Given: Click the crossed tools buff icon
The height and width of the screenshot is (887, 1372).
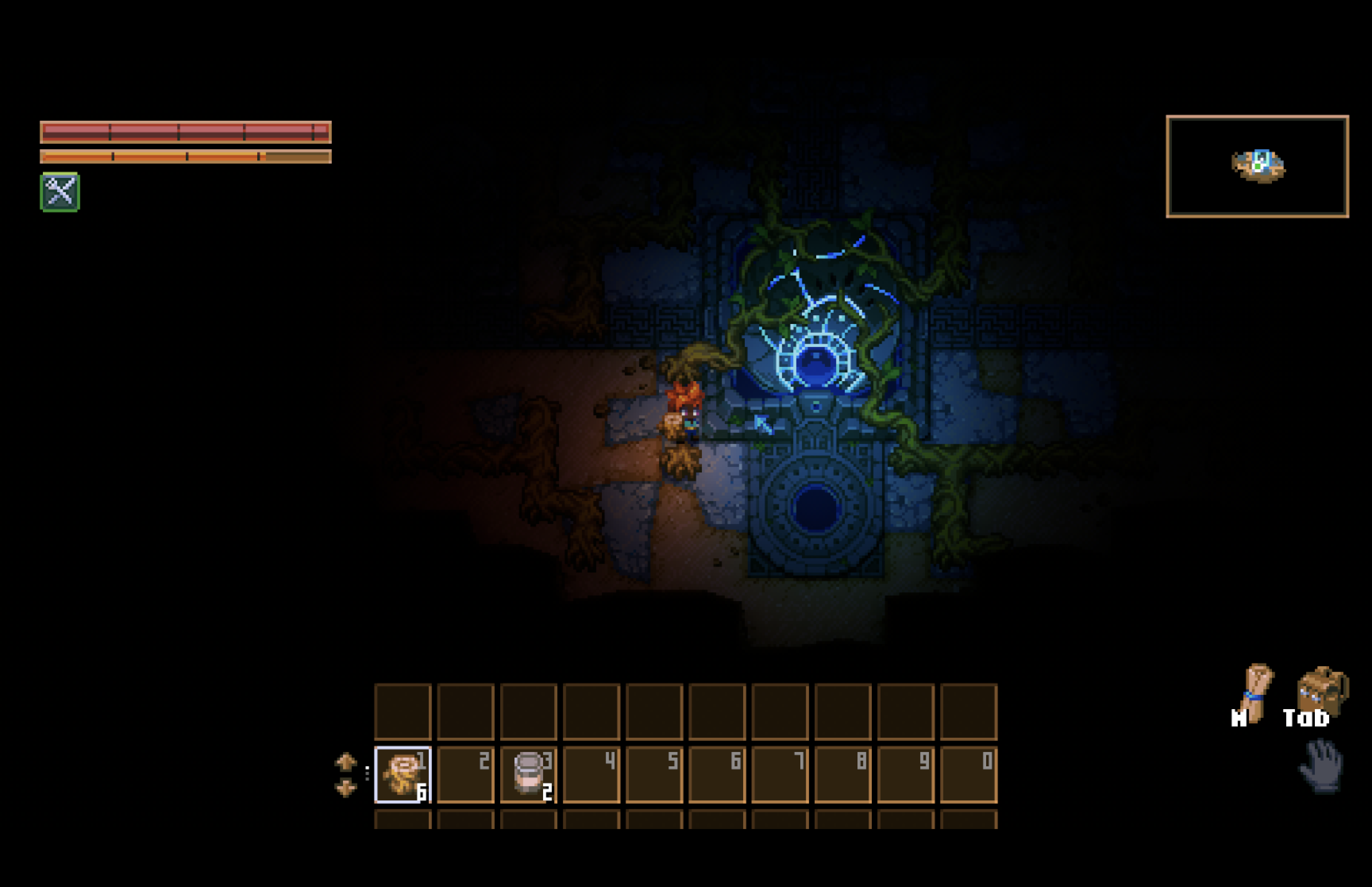Looking at the screenshot, I should pyautogui.click(x=60, y=192).
